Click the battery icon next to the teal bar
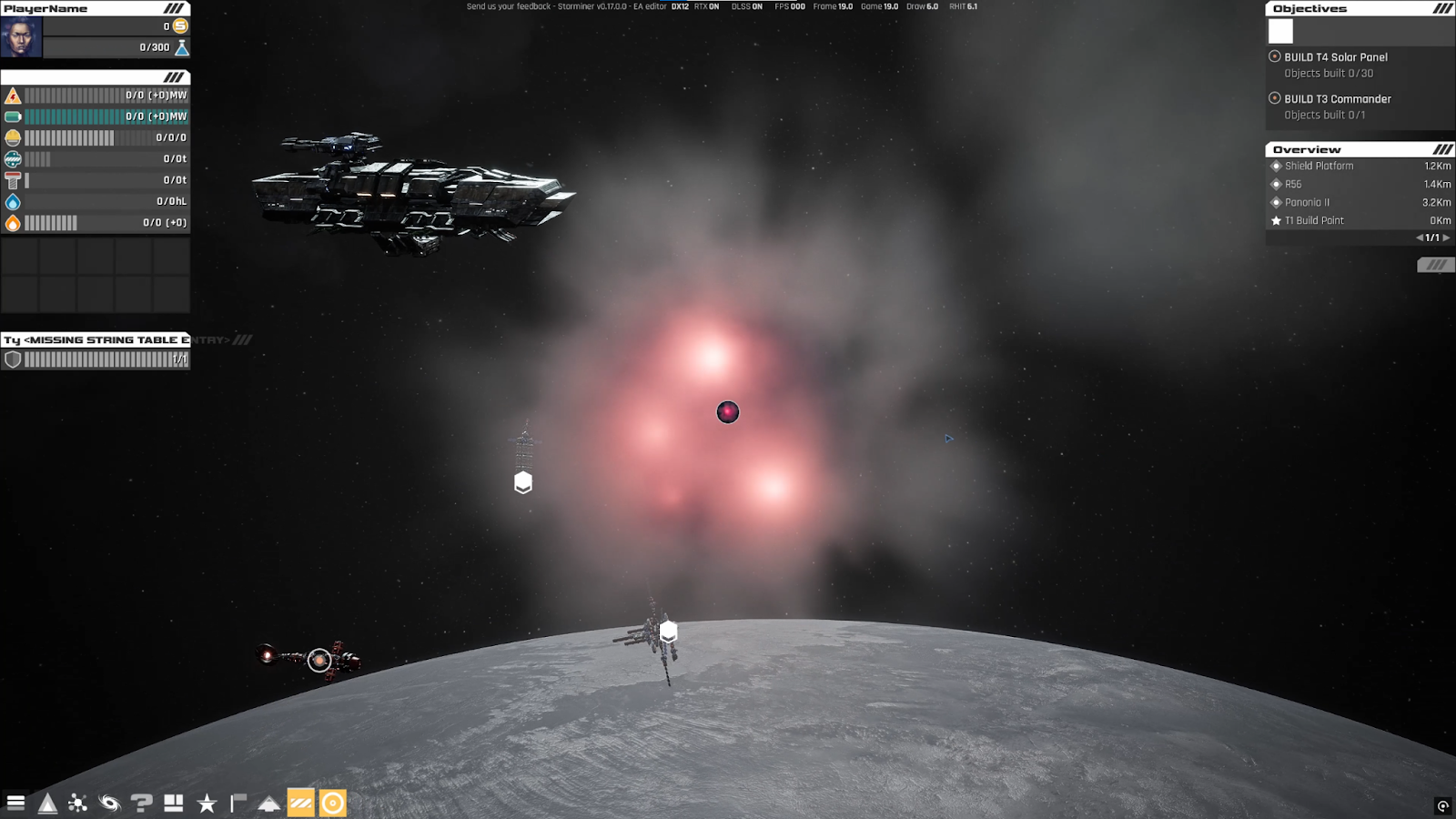 click(12, 116)
